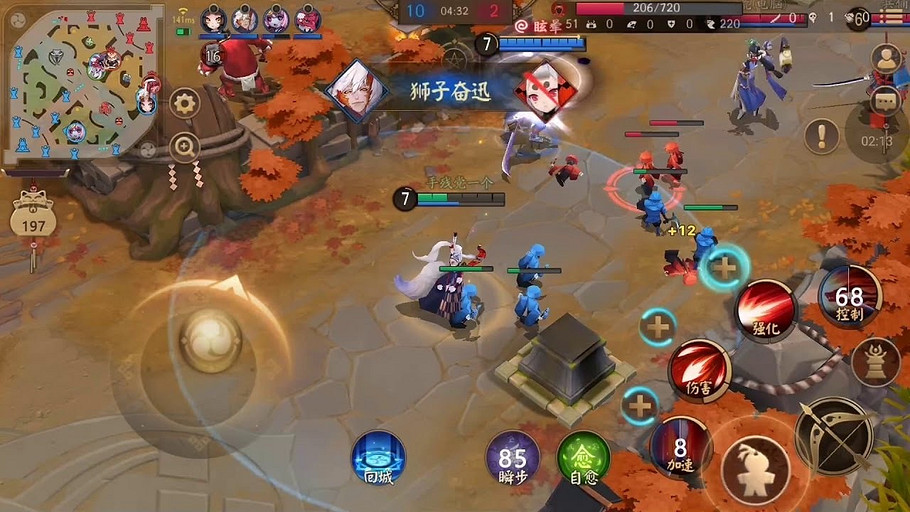Upgrade the 伤害 skill with its plus button
Screen dimensions: 910x512
[658, 326]
